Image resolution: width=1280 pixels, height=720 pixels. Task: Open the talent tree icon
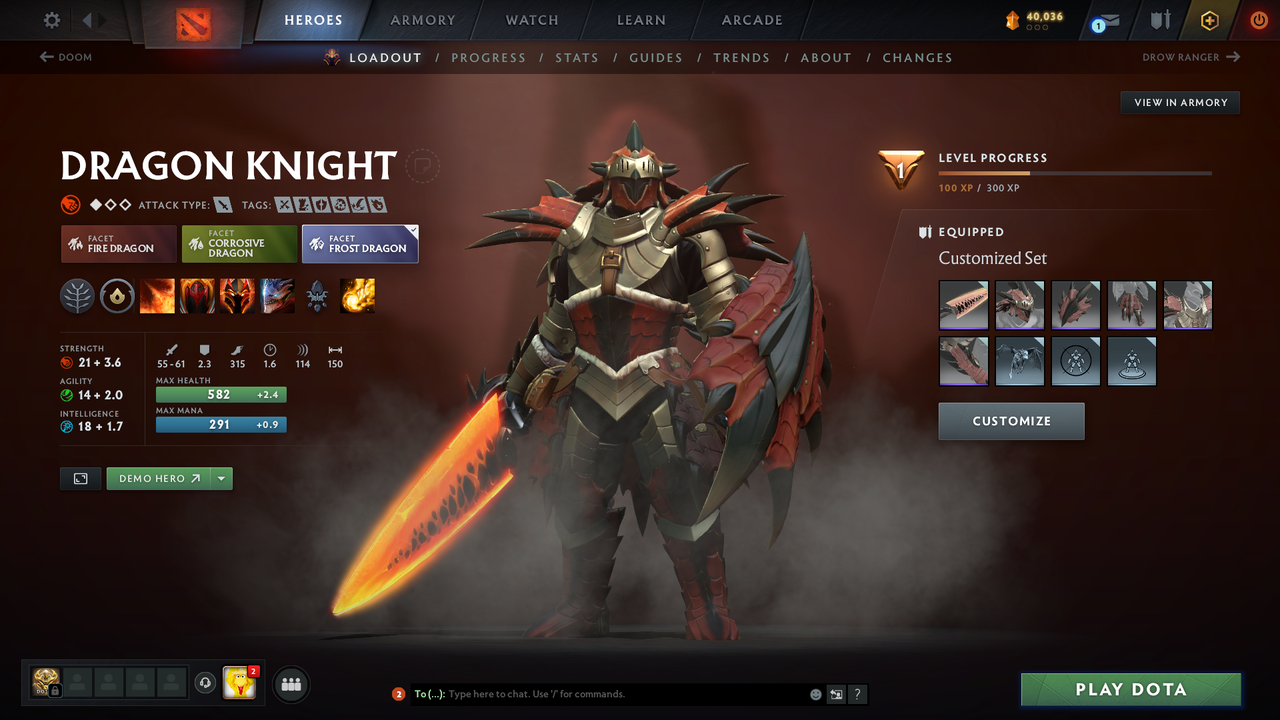coord(77,295)
